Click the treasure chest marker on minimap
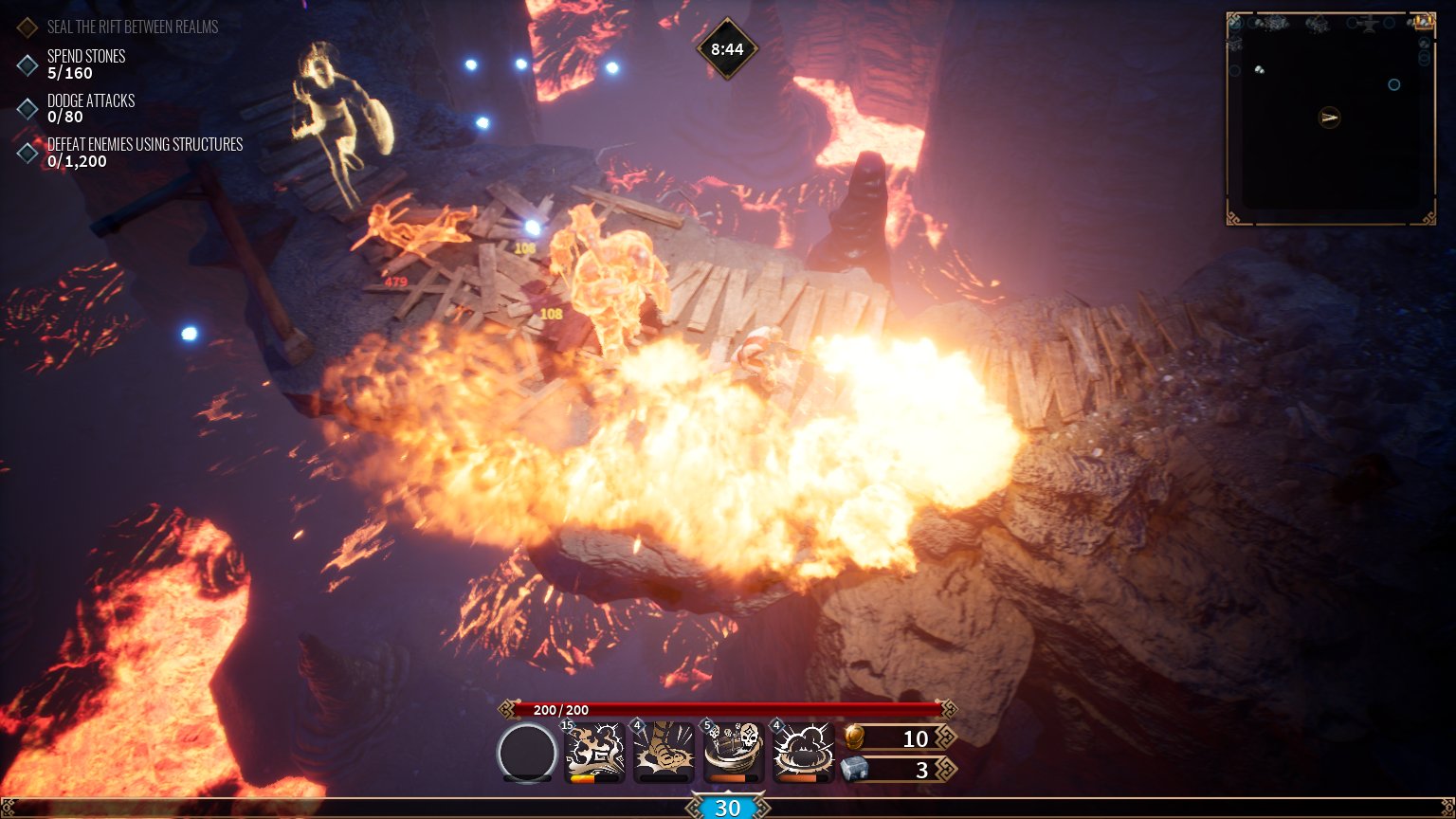The width and height of the screenshot is (1456, 819). point(1422,21)
